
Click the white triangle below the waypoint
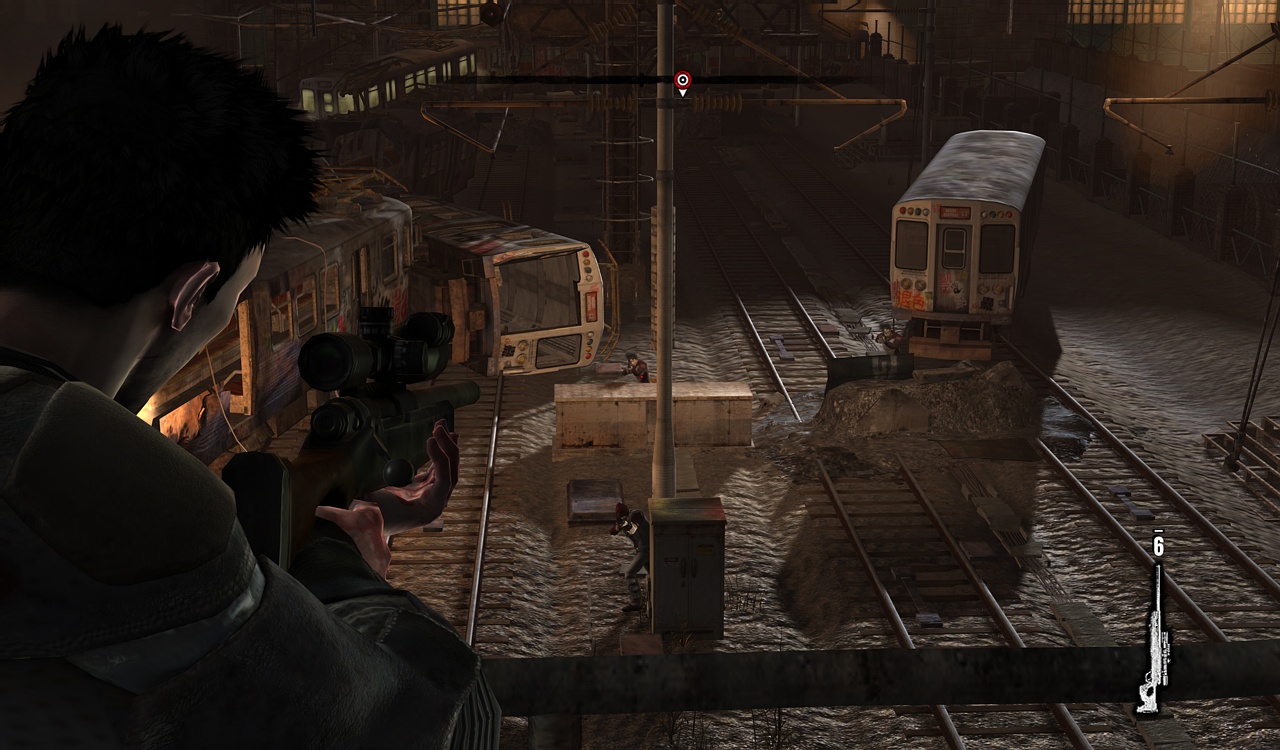point(682,93)
